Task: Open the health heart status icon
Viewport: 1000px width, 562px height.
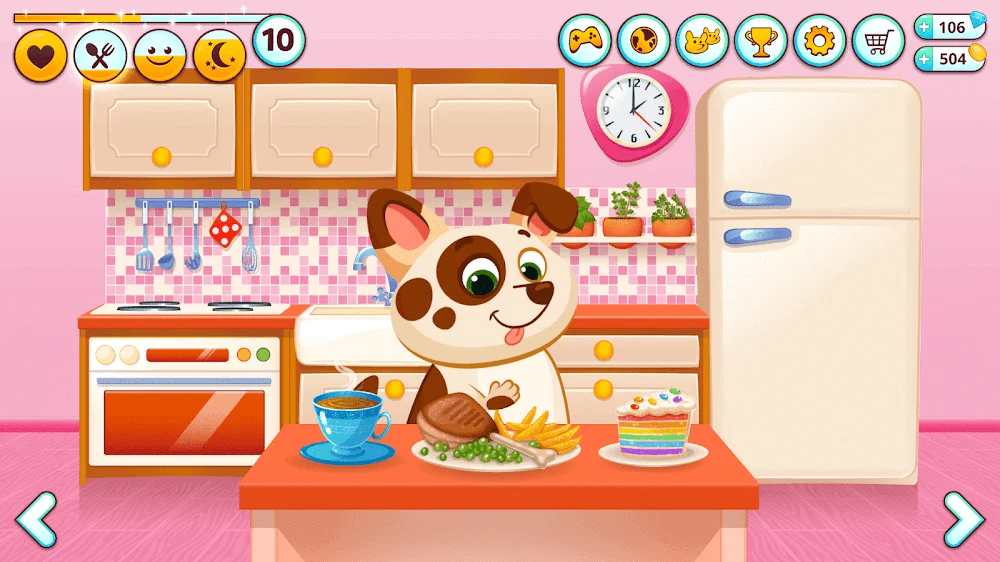Action: click(40, 56)
